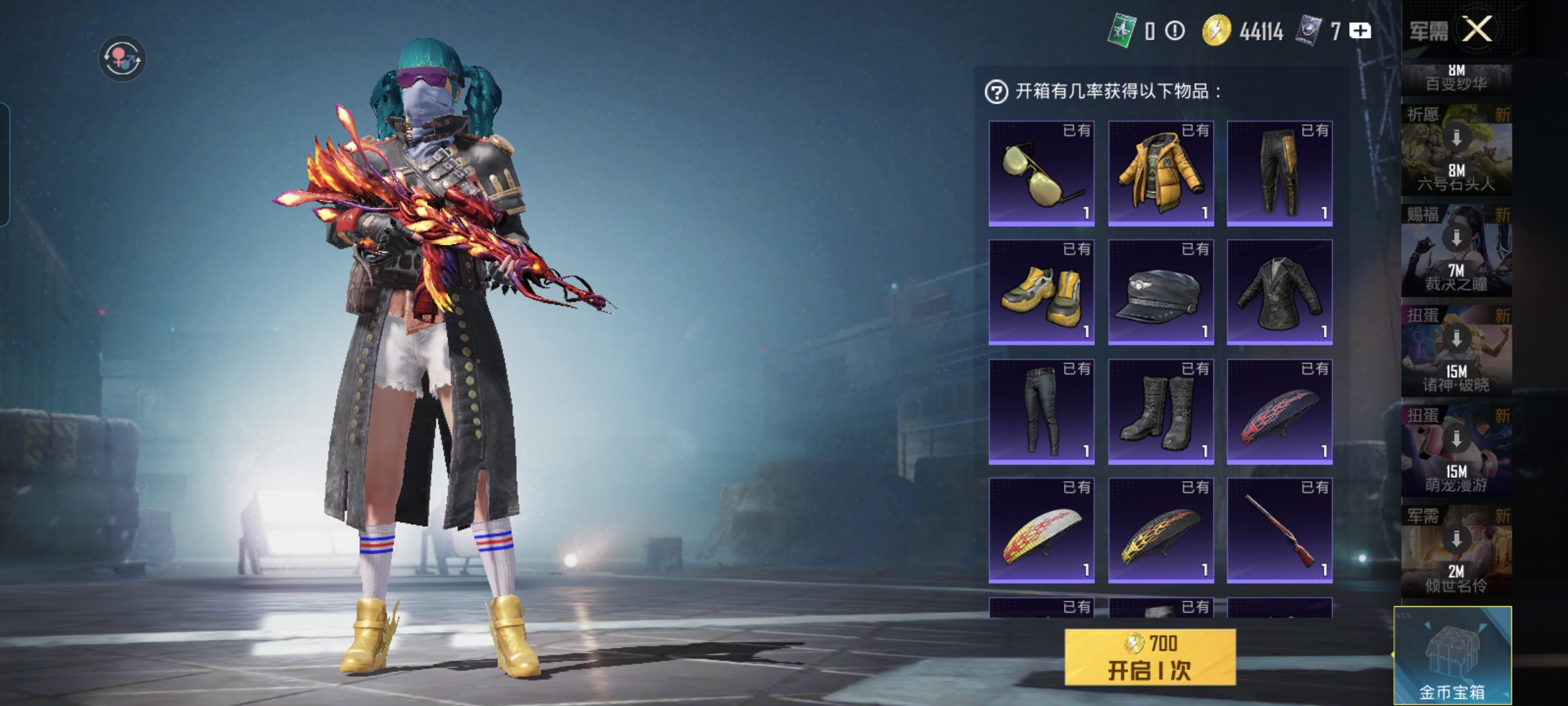
Task: Toggle the character gender preview
Action: (x=122, y=58)
